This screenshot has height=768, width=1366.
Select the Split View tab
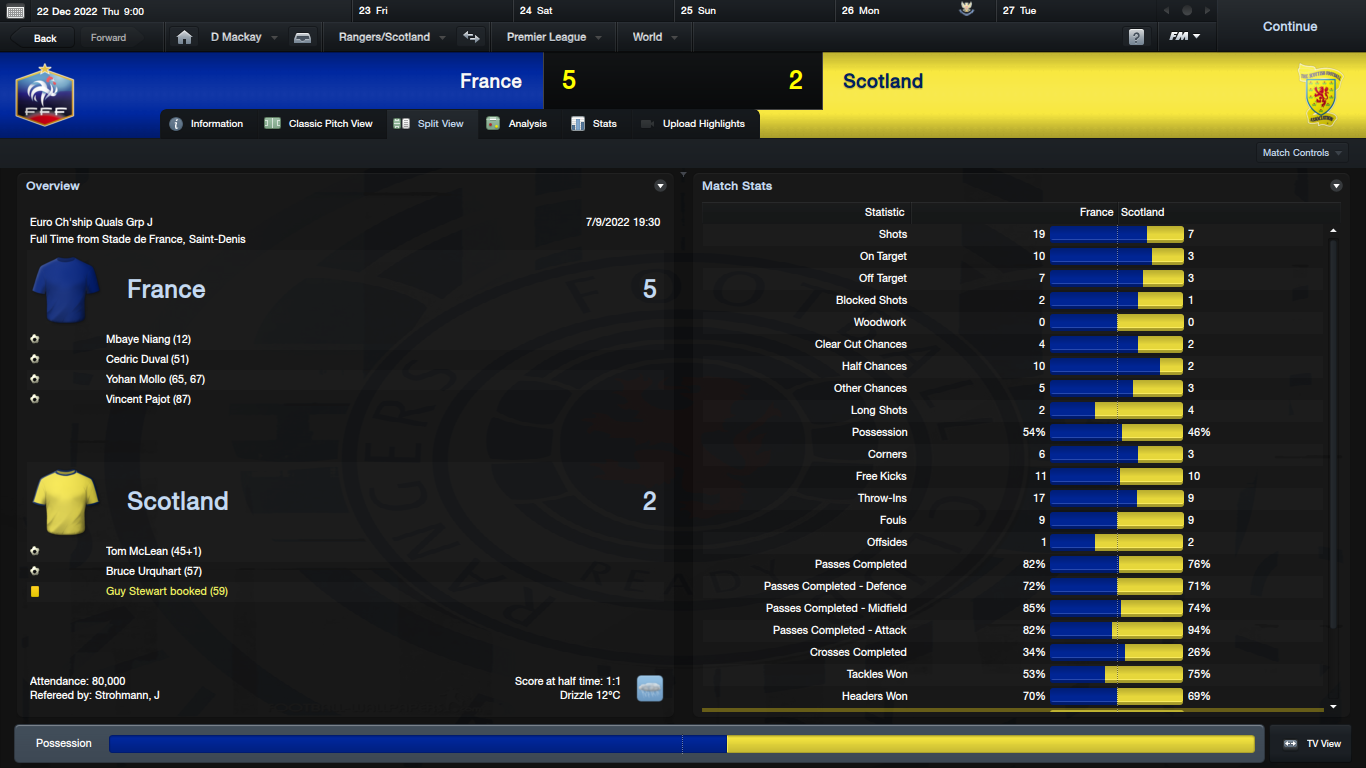(430, 124)
